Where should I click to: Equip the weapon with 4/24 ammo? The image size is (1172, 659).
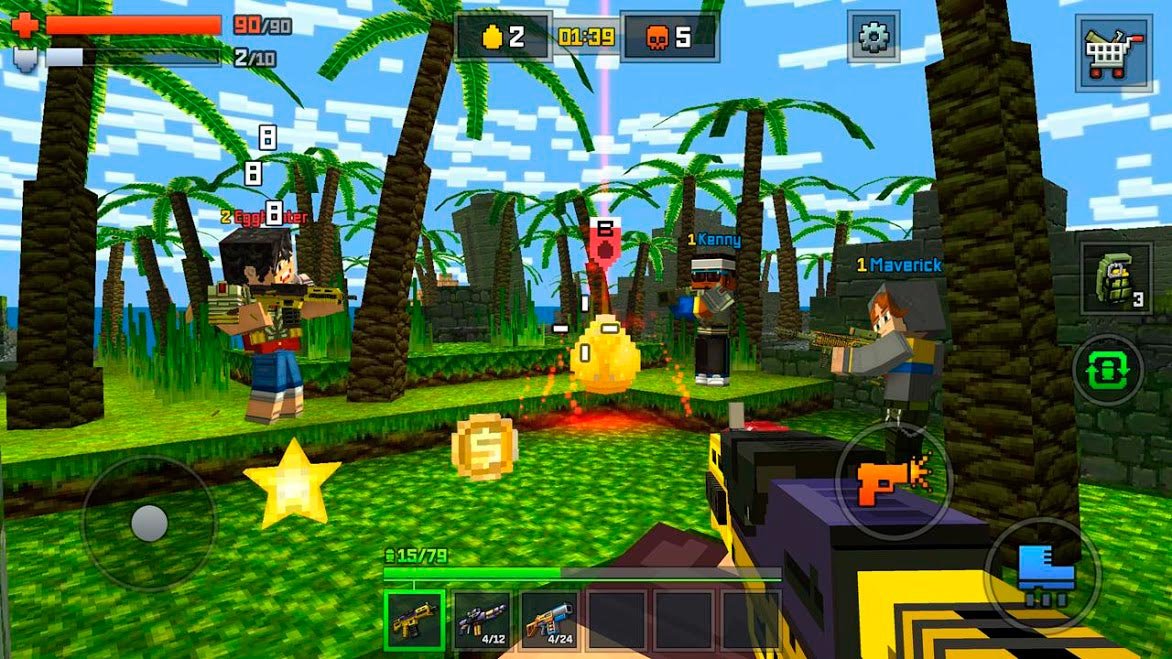coord(549,620)
